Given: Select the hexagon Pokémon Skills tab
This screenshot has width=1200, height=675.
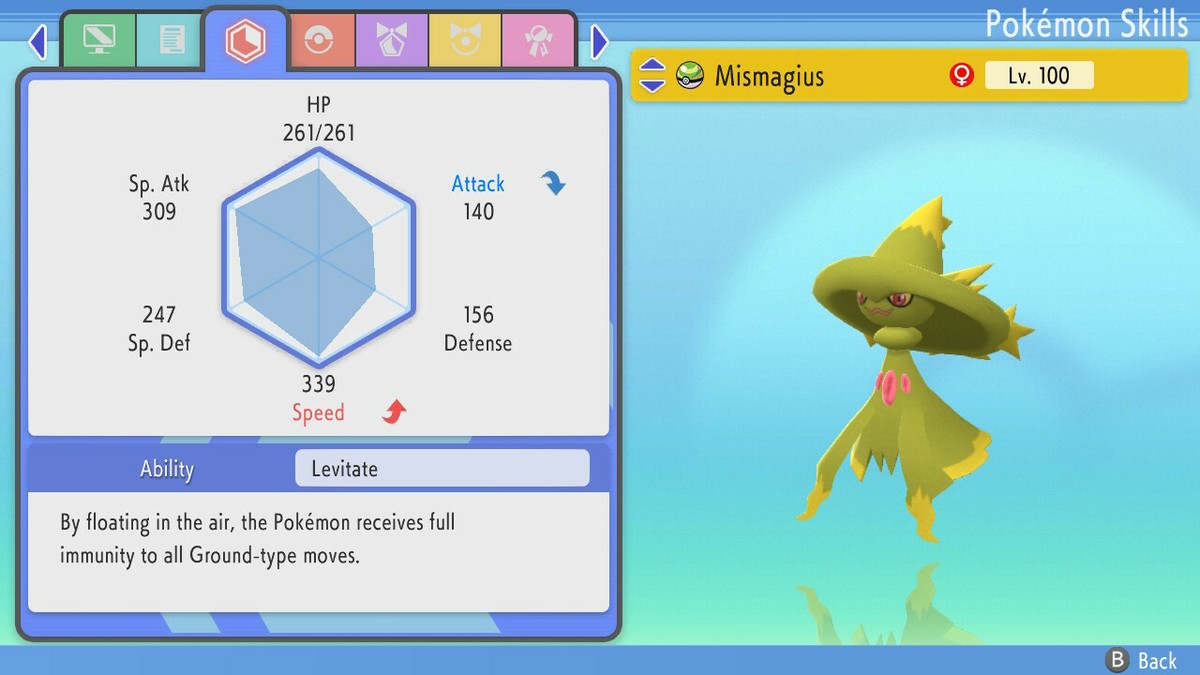Looking at the screenshot, I should point(245,41).
